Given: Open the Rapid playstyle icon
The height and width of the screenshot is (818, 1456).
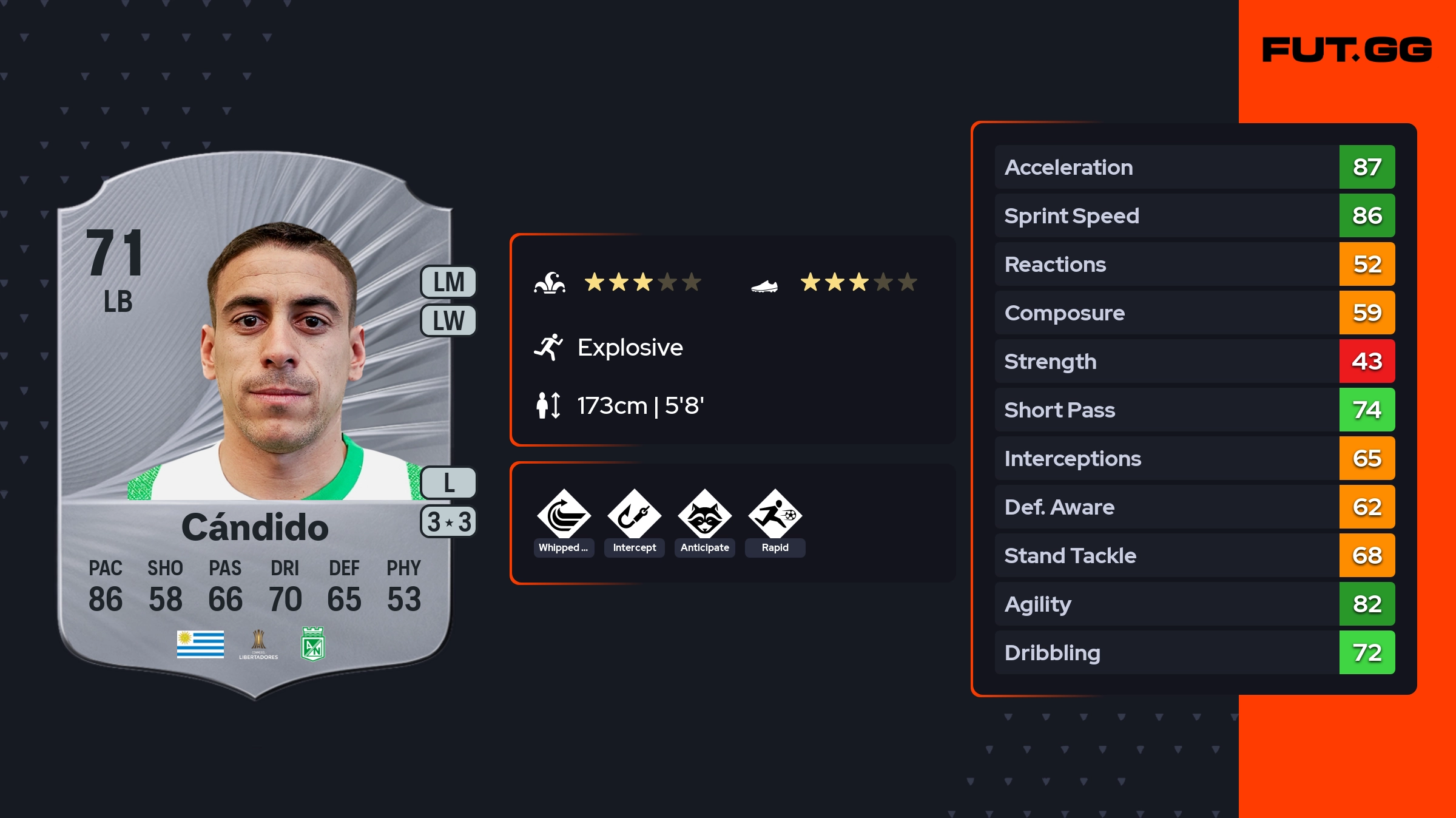Looking at the screenshot, I should [775, 516].
